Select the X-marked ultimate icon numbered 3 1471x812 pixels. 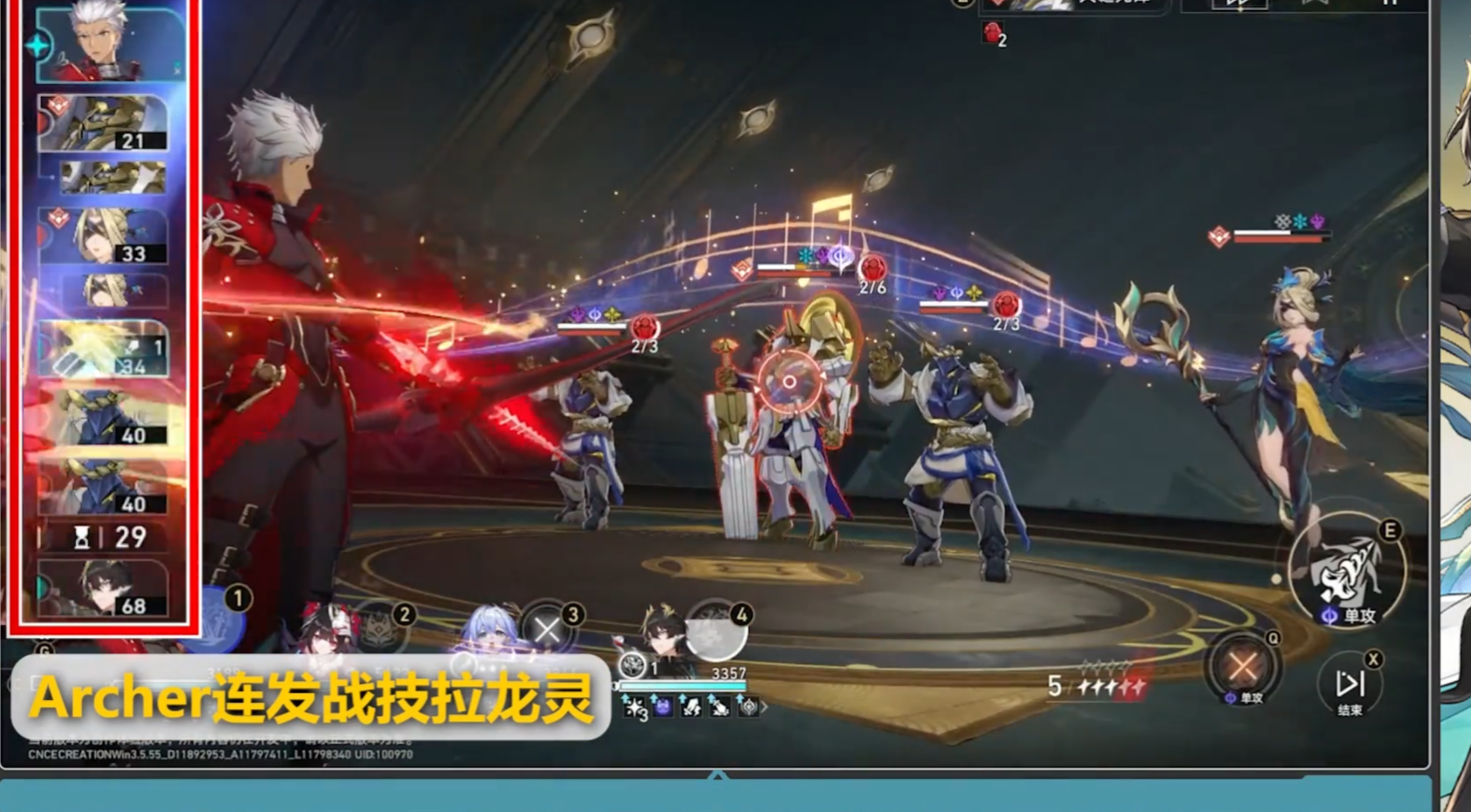(x=547, y=631)
